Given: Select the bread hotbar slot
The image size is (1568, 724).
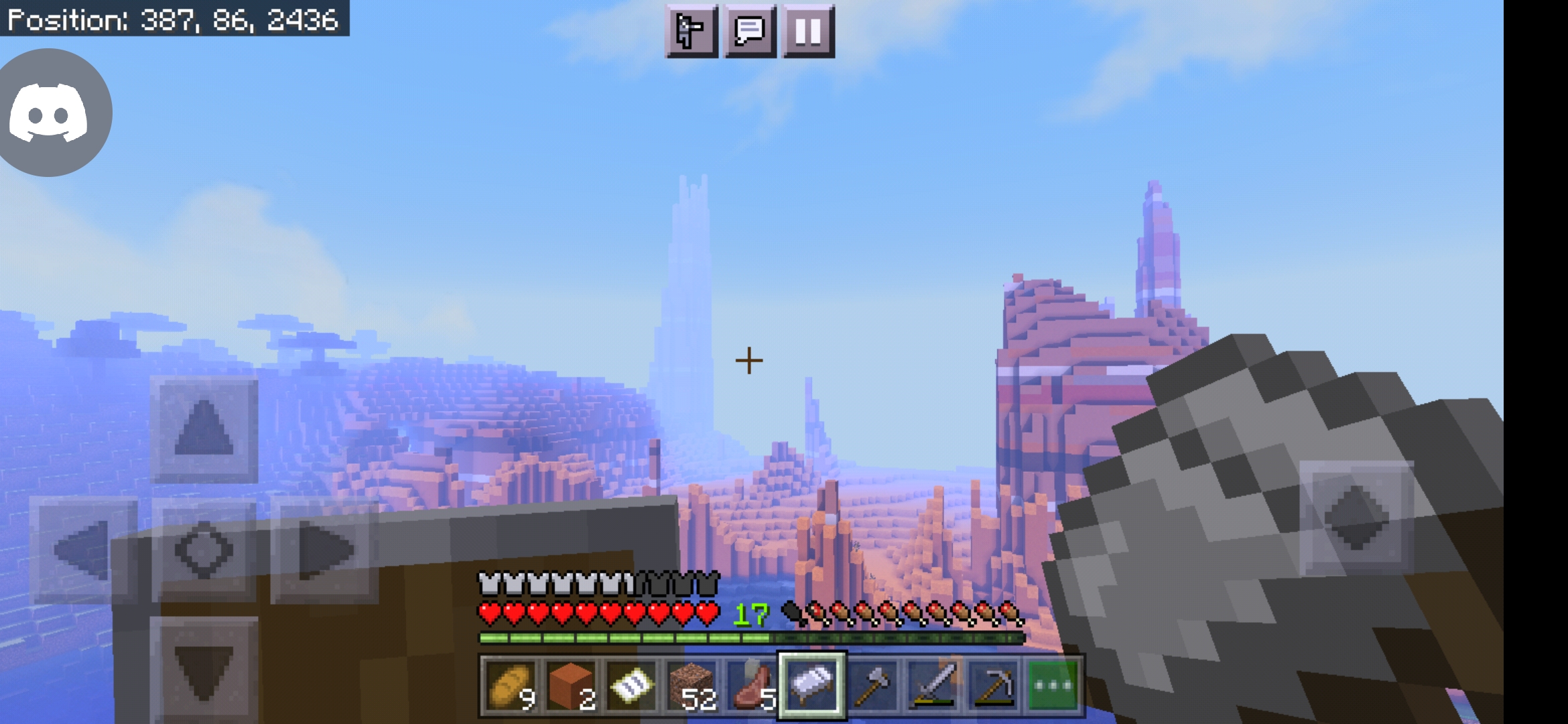Looking at the screenshot, I should pyautogui.click(x=510, y=686).
